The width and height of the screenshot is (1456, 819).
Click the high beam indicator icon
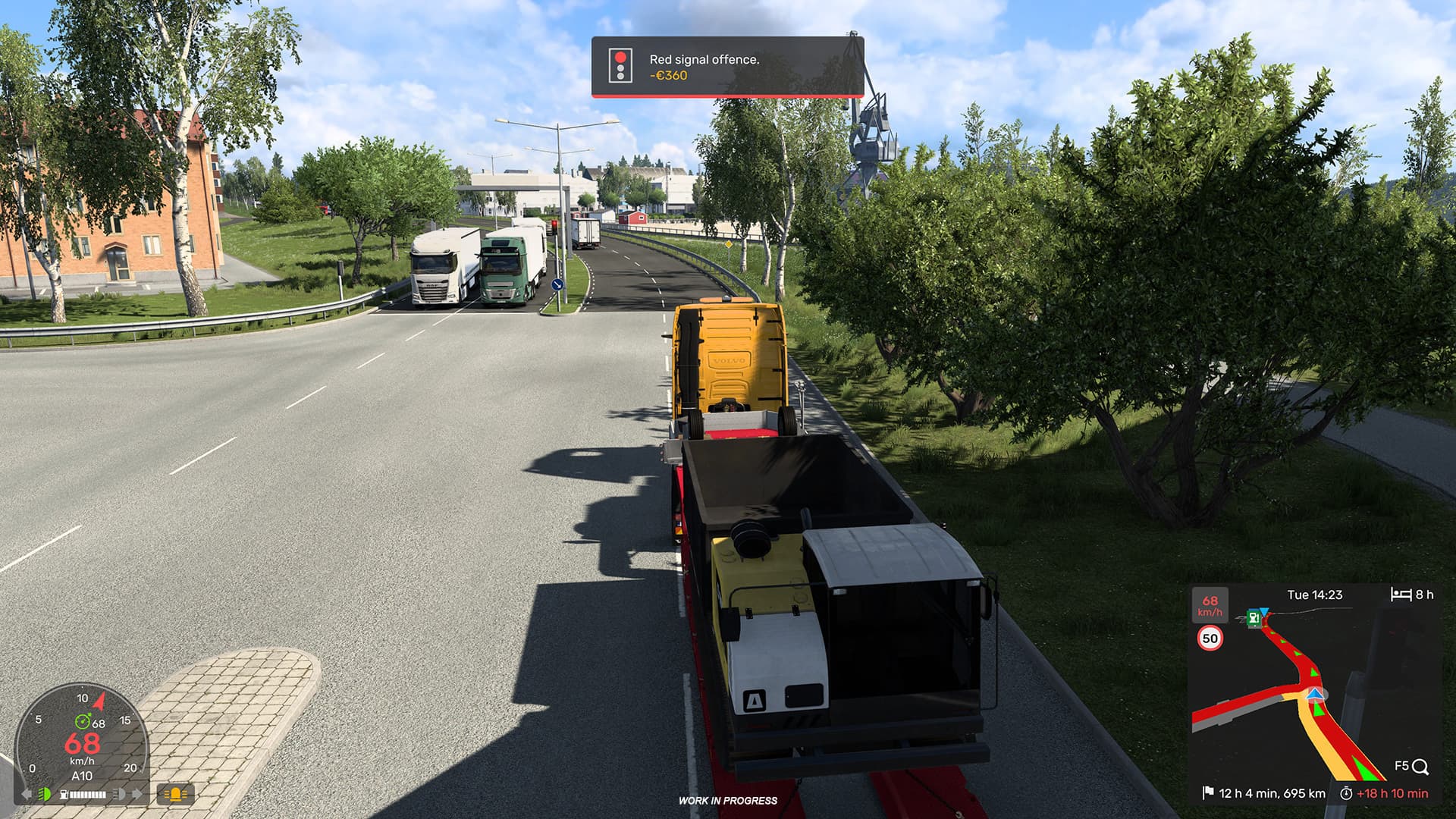pos(119,794)
